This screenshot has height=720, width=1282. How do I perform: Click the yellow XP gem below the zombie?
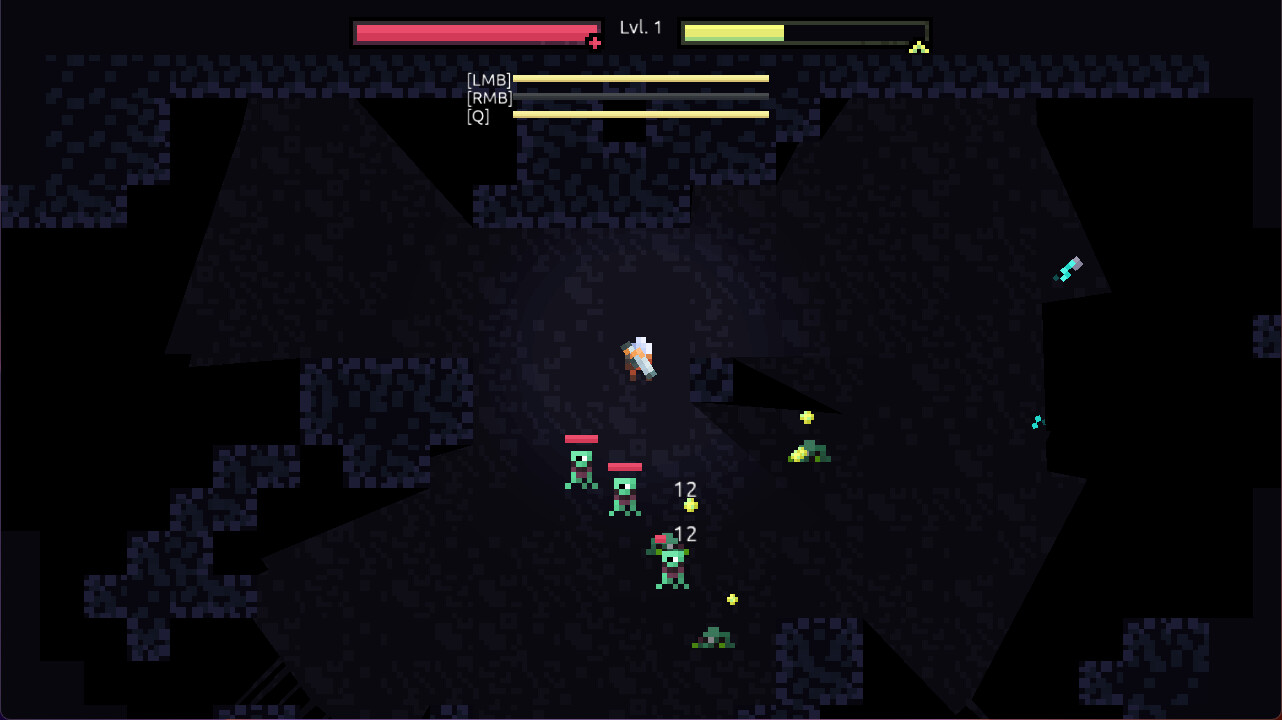click(733, 598)
